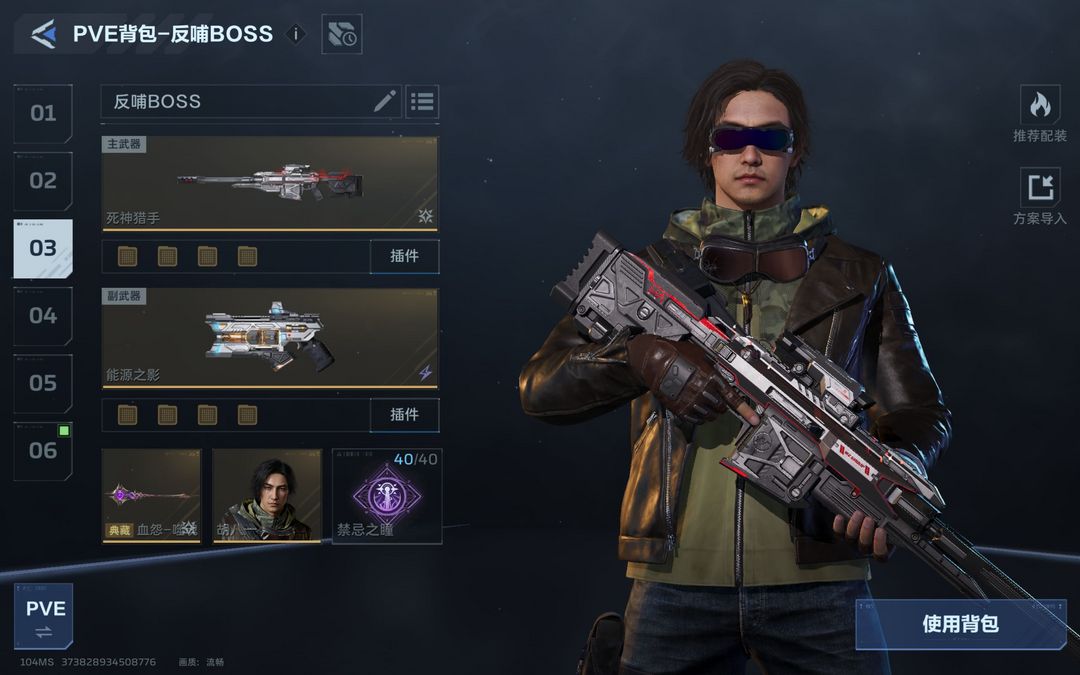Open 方案导入 to import a loadout
Image resolution: width=1080 pixels, height=675 pixels.
pos(1040,196)
